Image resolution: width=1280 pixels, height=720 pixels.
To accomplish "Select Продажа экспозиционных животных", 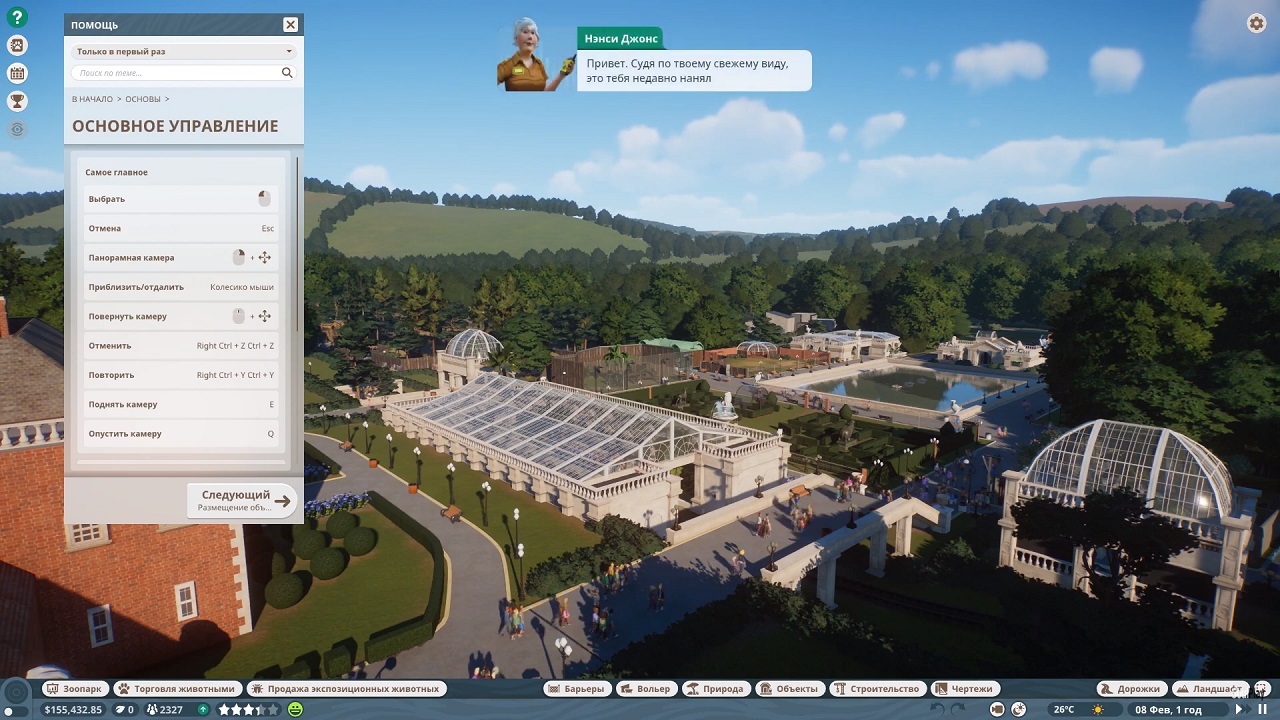I will [346, 689].
